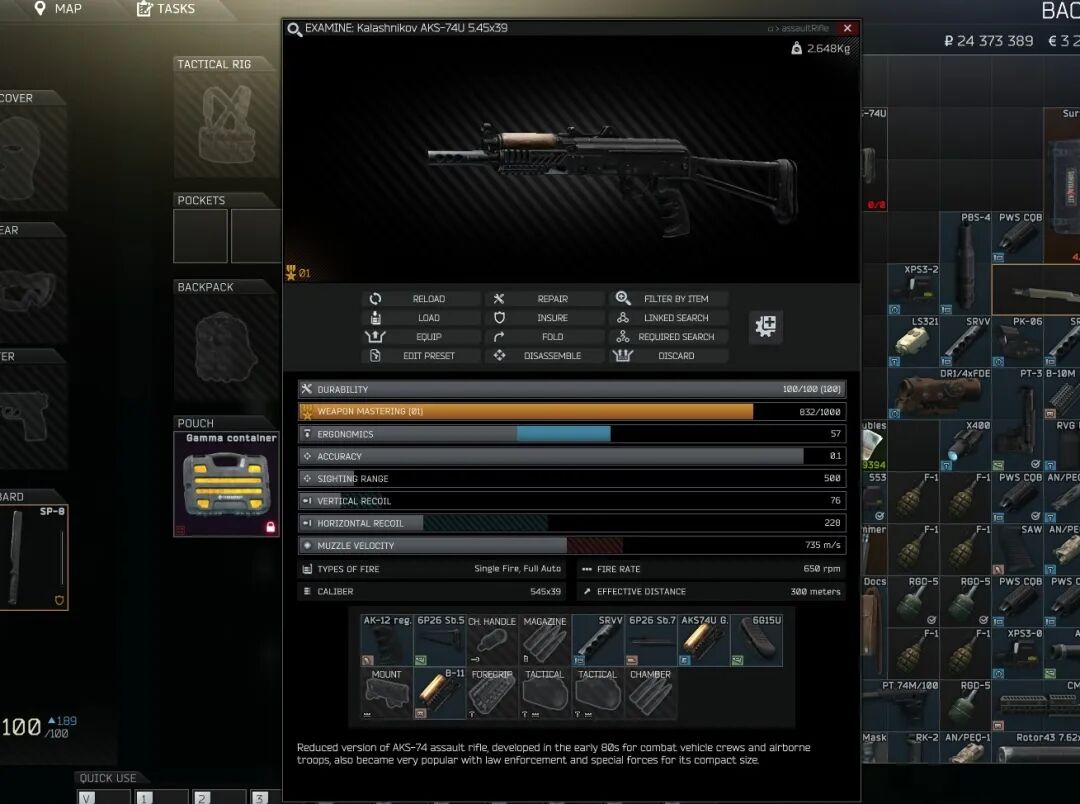The width and height of the screenshot is (1080, 804).
Task: Click the RELOAD action button
Action: (419, 299)
